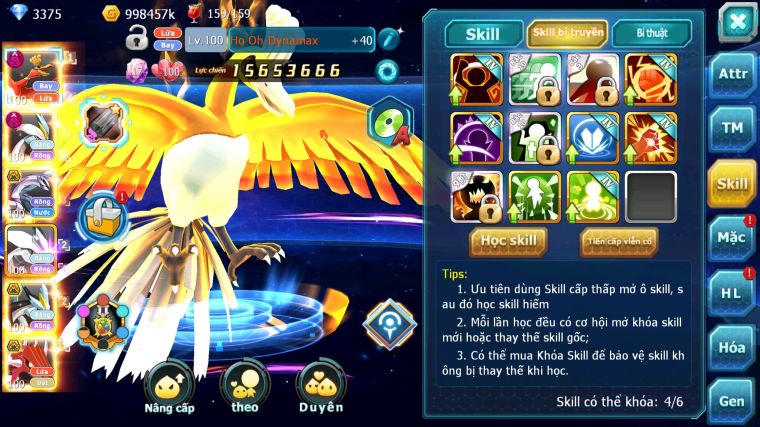Select the blue whirlpool skill icon
The image size is (760, 427).
pos(593,138)
